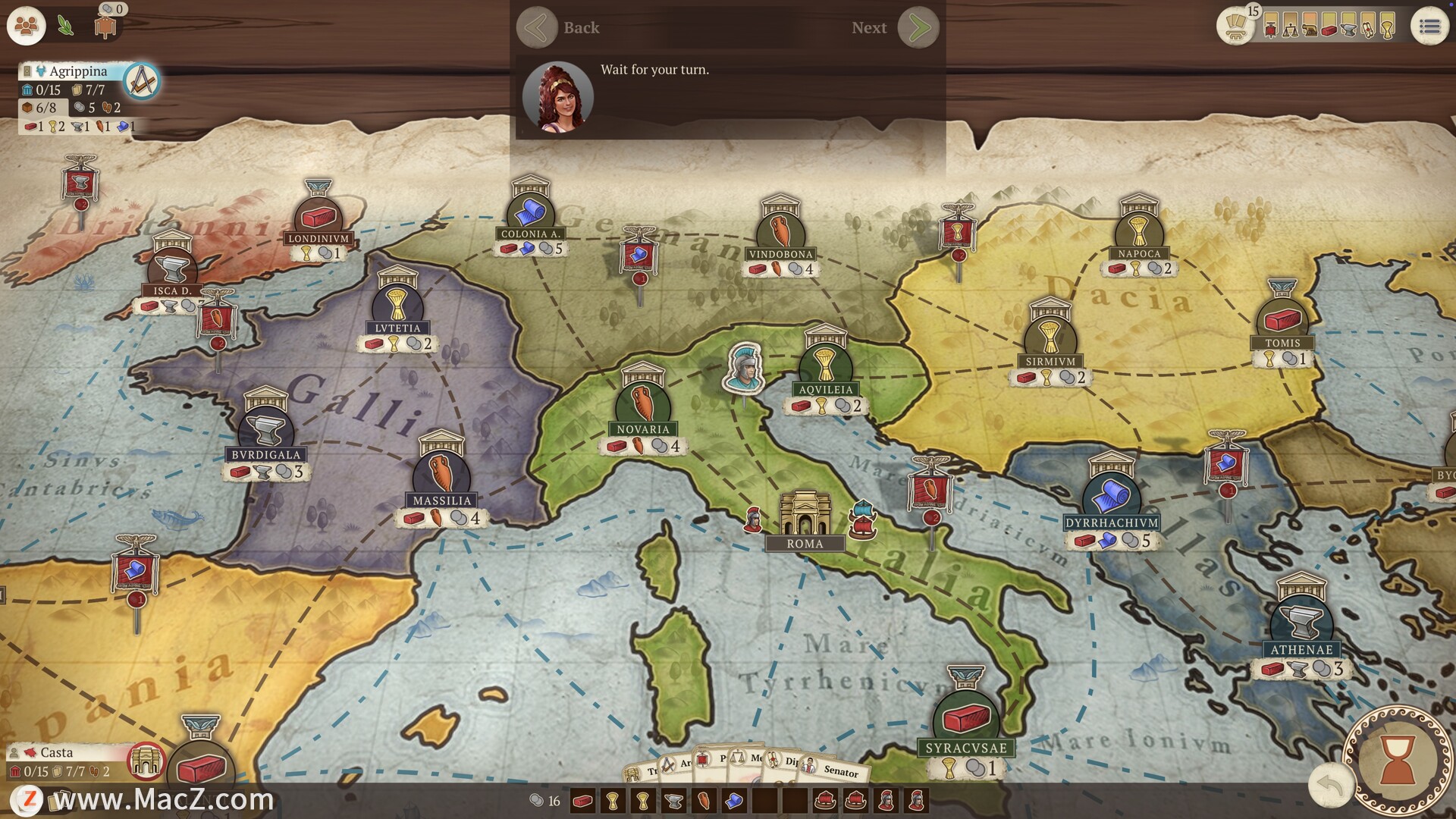
Task: Select the anvil tool storehouse slot
Action: coord(673,801)
